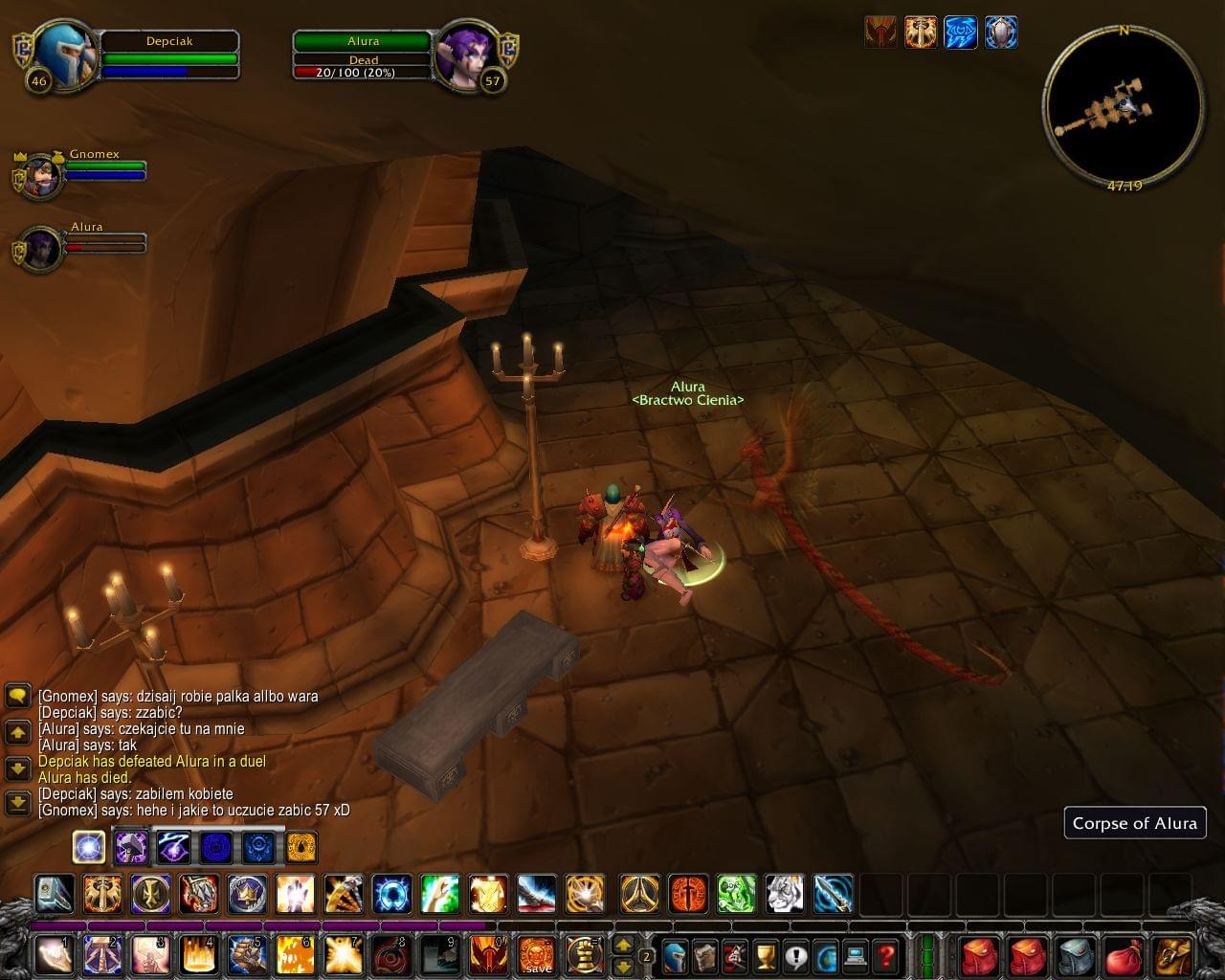Screen dimensions: 1225x980
Task: Open the quest log exclamation button
Action: (796, 954)
